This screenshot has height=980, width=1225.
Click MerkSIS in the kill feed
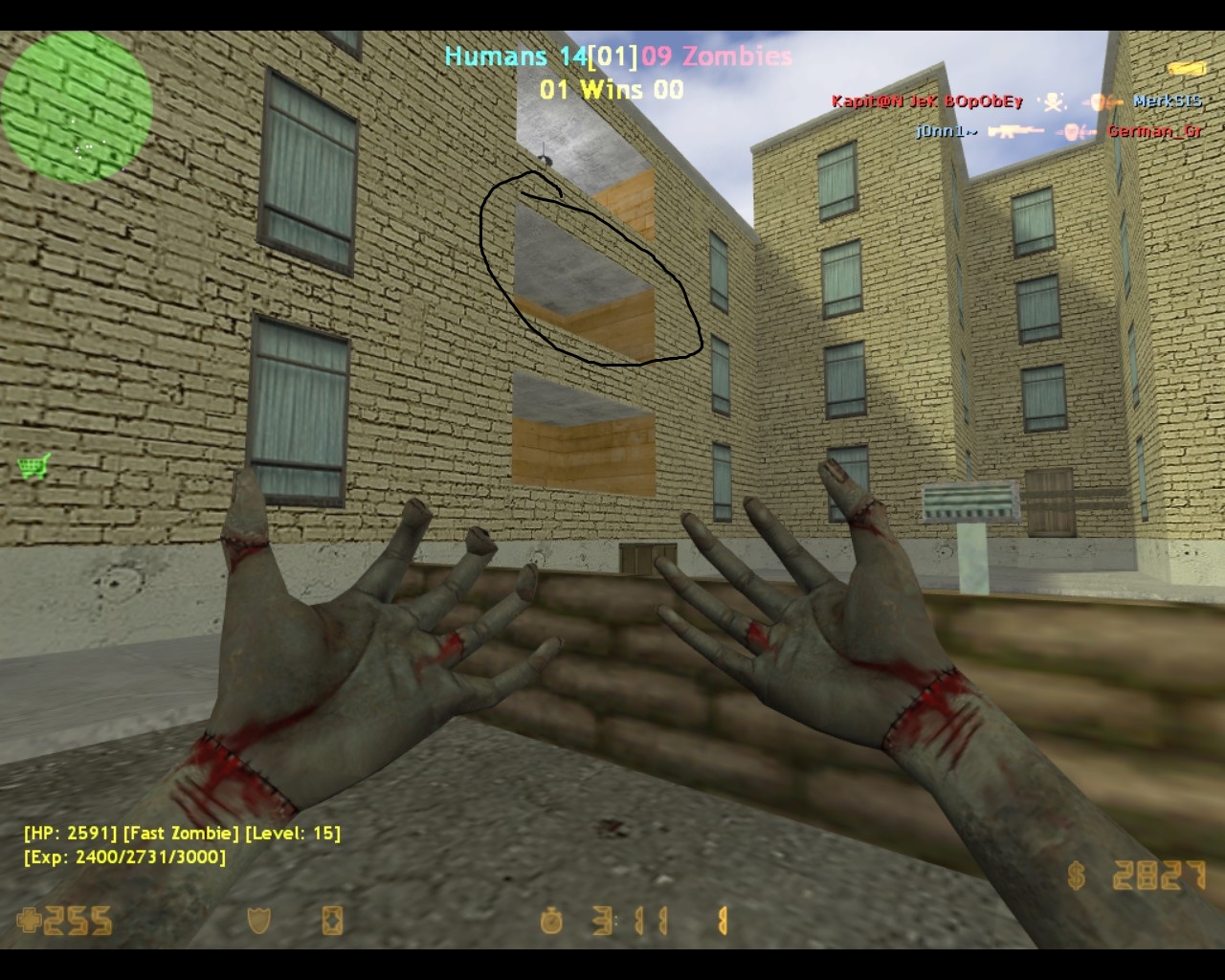[x=1167, y=101]
